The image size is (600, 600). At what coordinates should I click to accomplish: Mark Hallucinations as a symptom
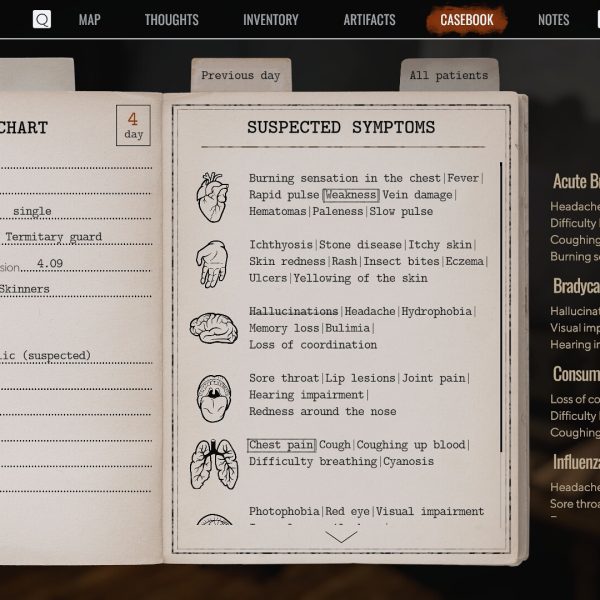[293, 312]
